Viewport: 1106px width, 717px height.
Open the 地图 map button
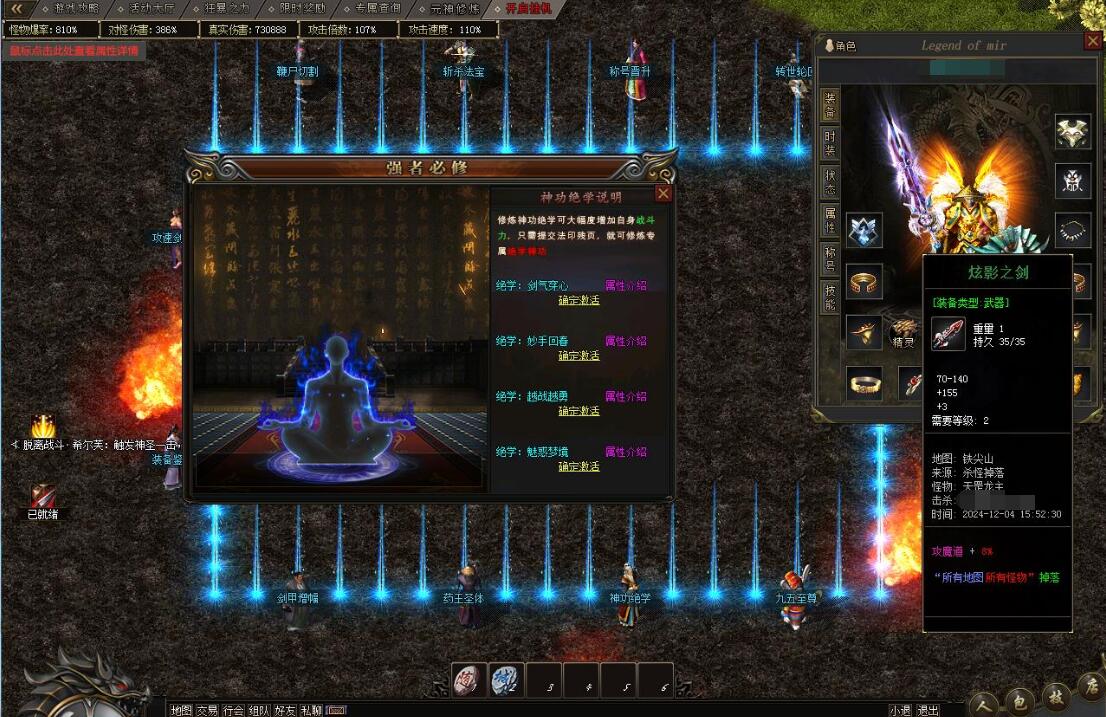(x=180, y=710)
